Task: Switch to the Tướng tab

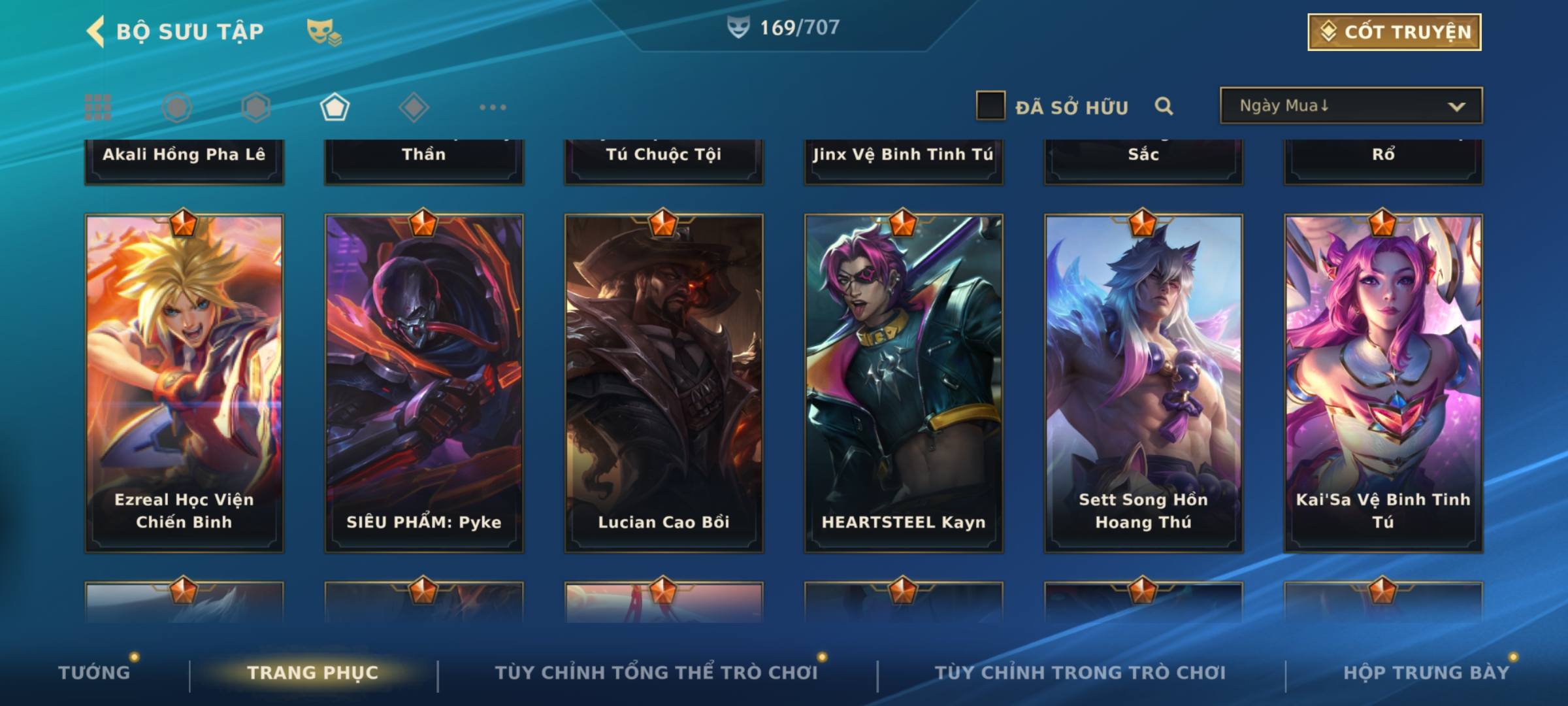Action: (94, 673)
